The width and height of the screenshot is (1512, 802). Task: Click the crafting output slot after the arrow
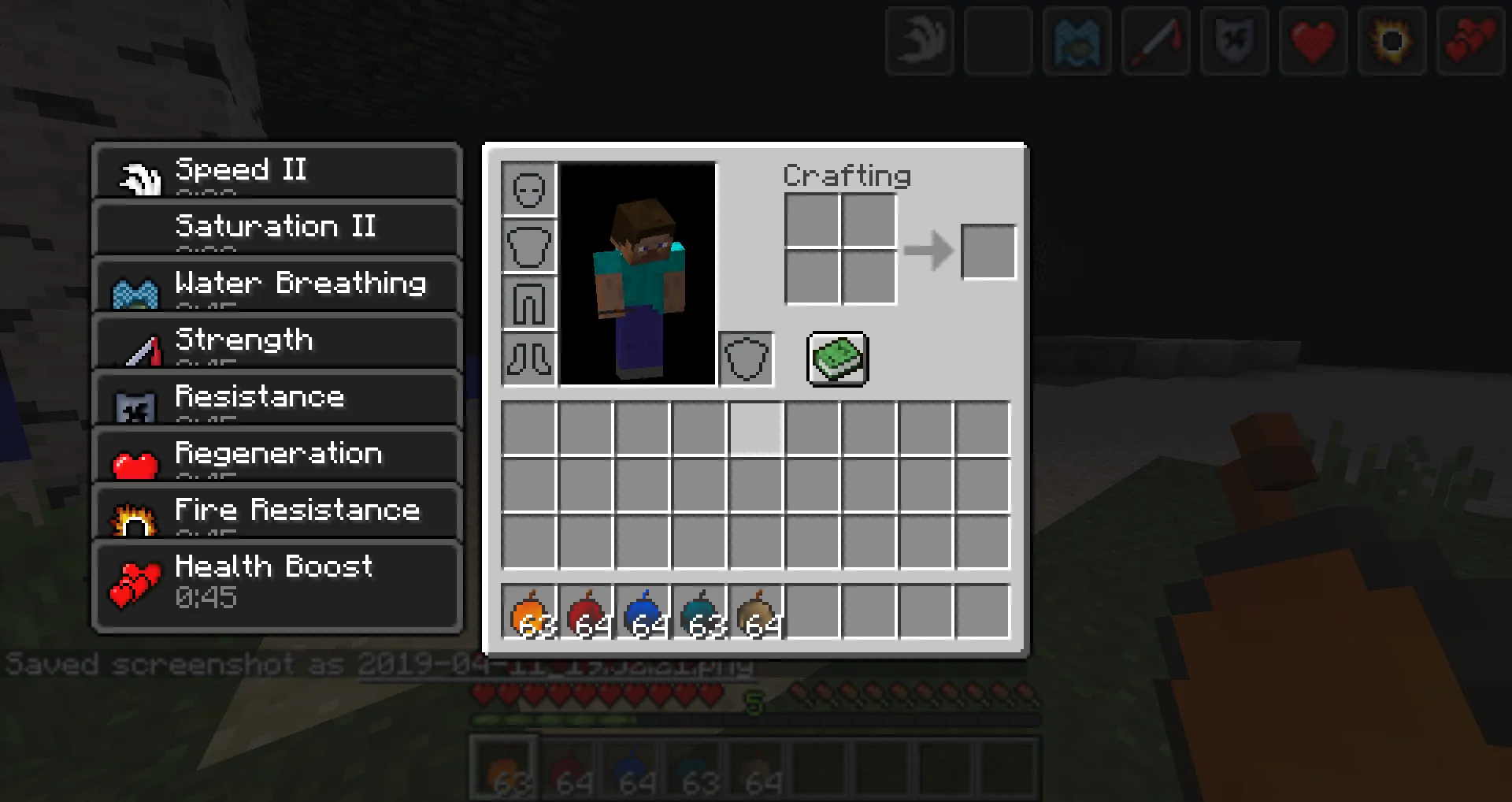pyautogui.click(x=989, y=252)
